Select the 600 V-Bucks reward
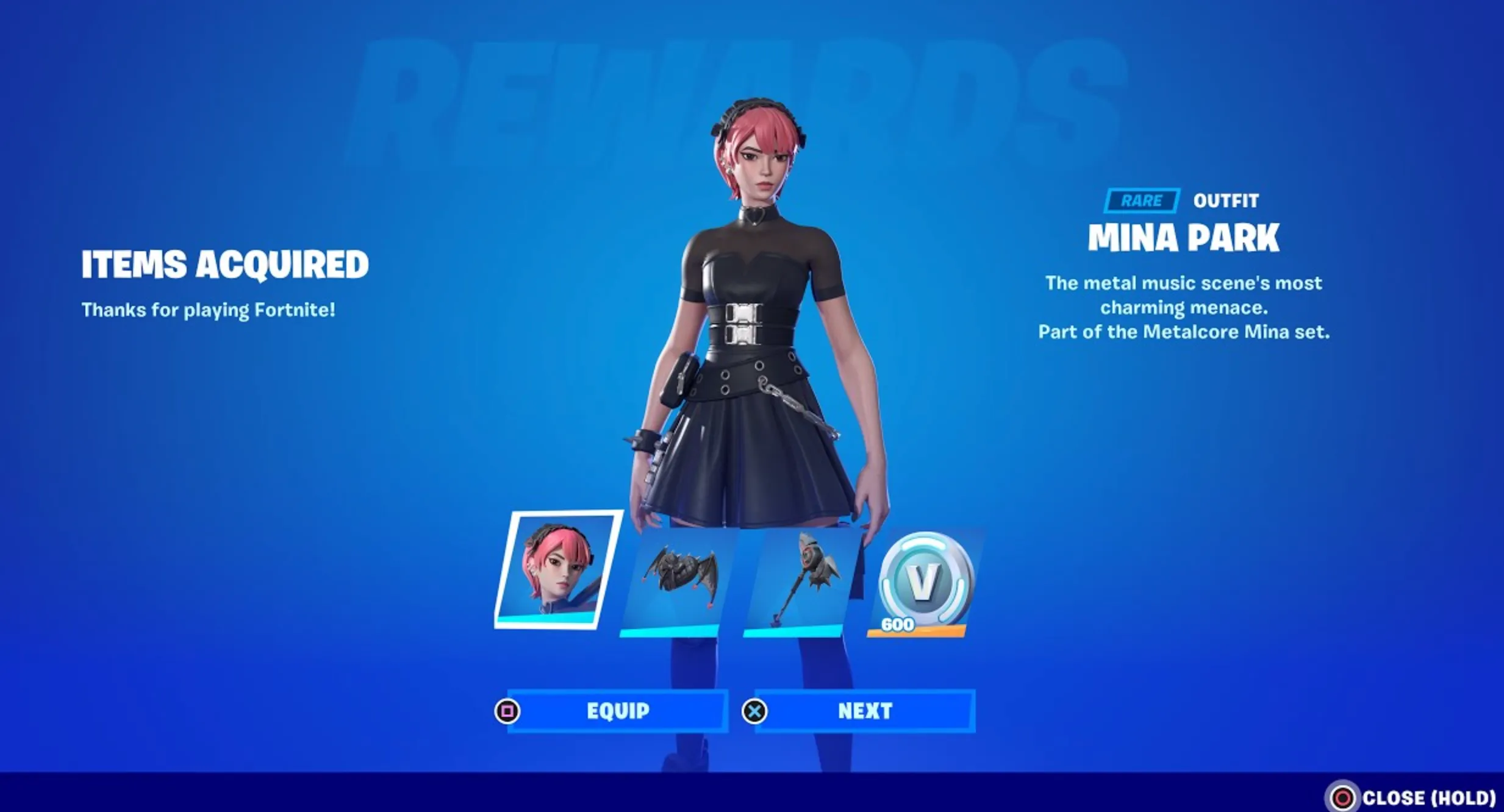Screen dimensions: 1504x812 pos(922,579)
